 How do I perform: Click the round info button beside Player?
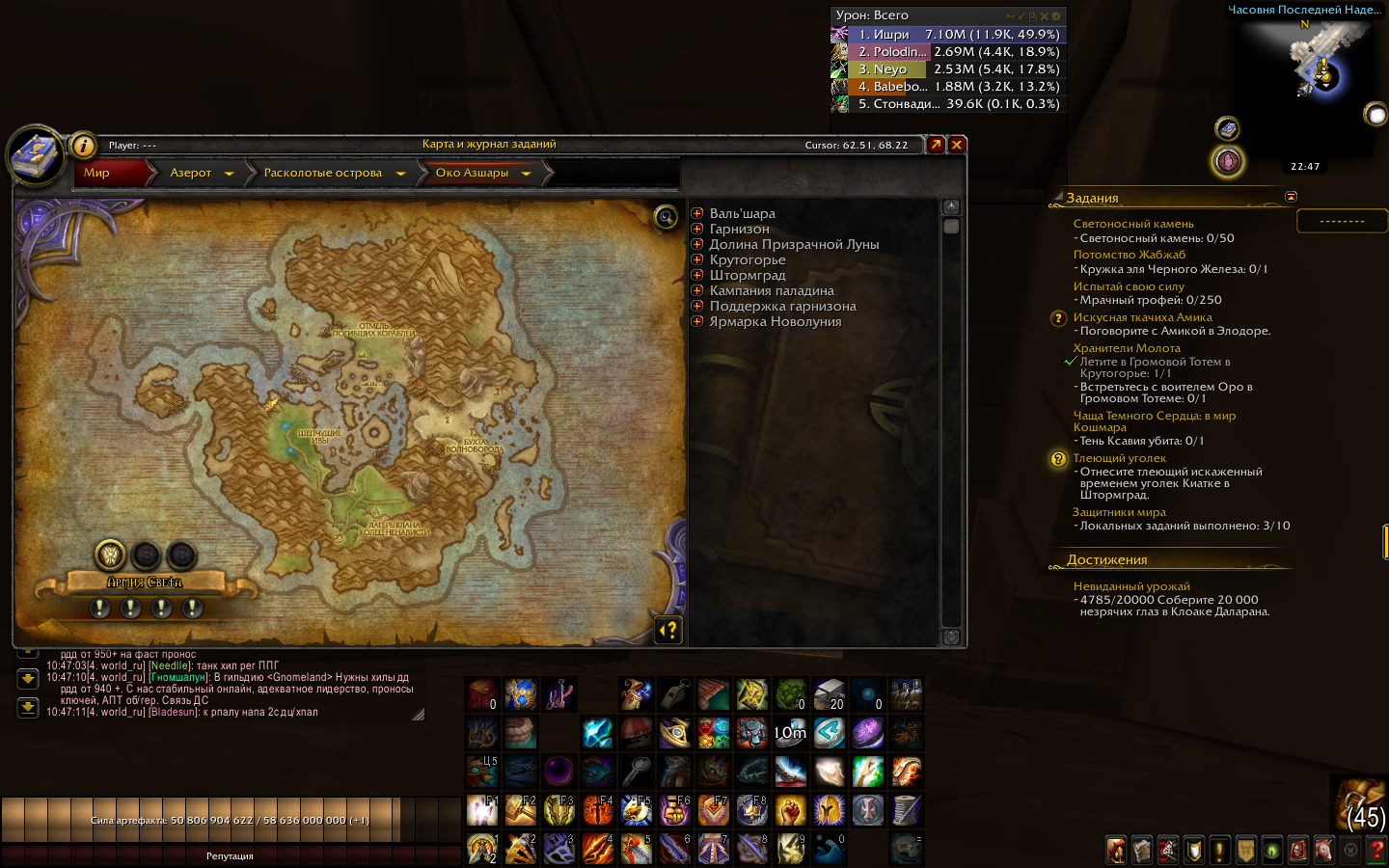84,146
